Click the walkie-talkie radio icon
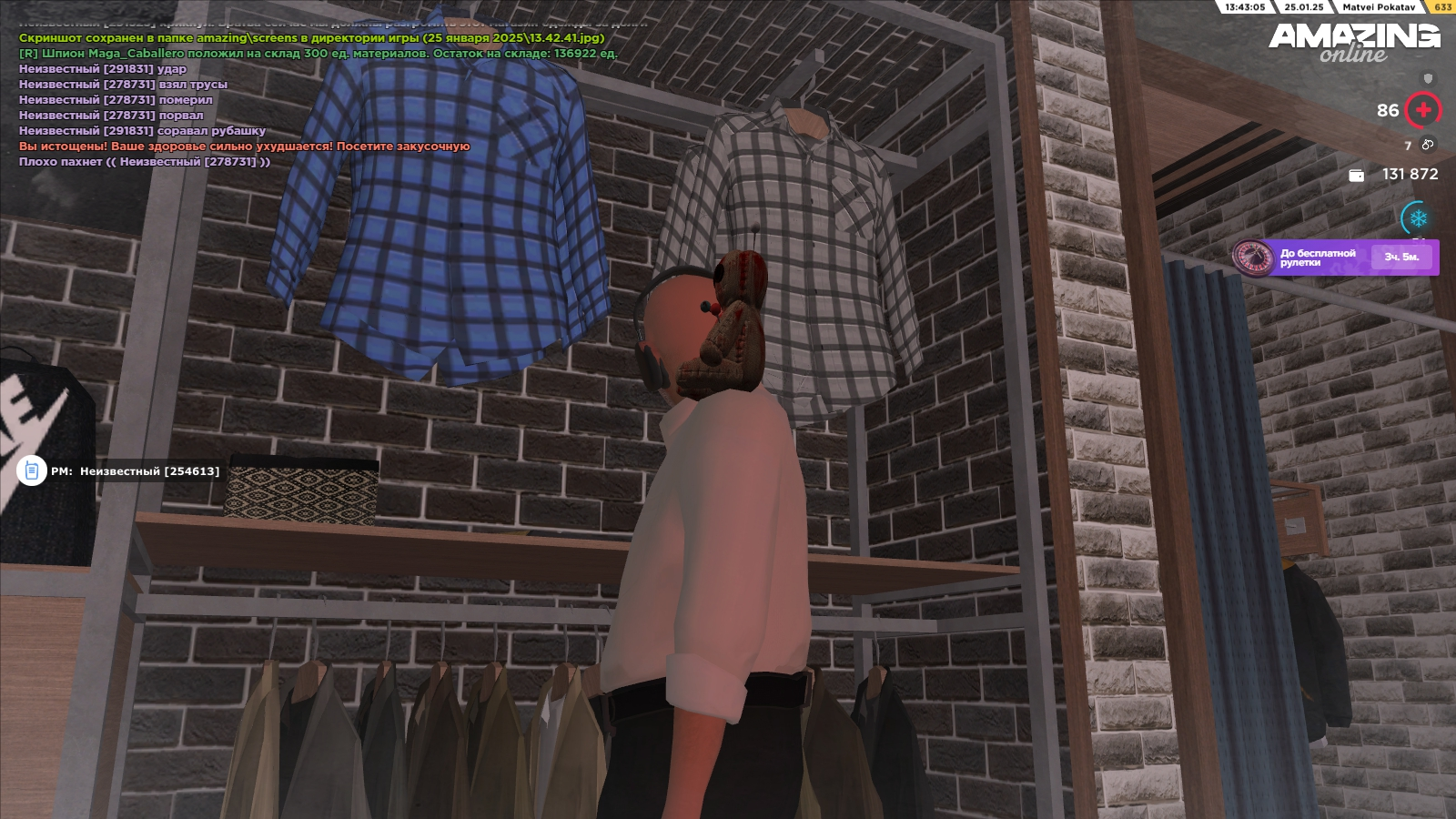 32,470
